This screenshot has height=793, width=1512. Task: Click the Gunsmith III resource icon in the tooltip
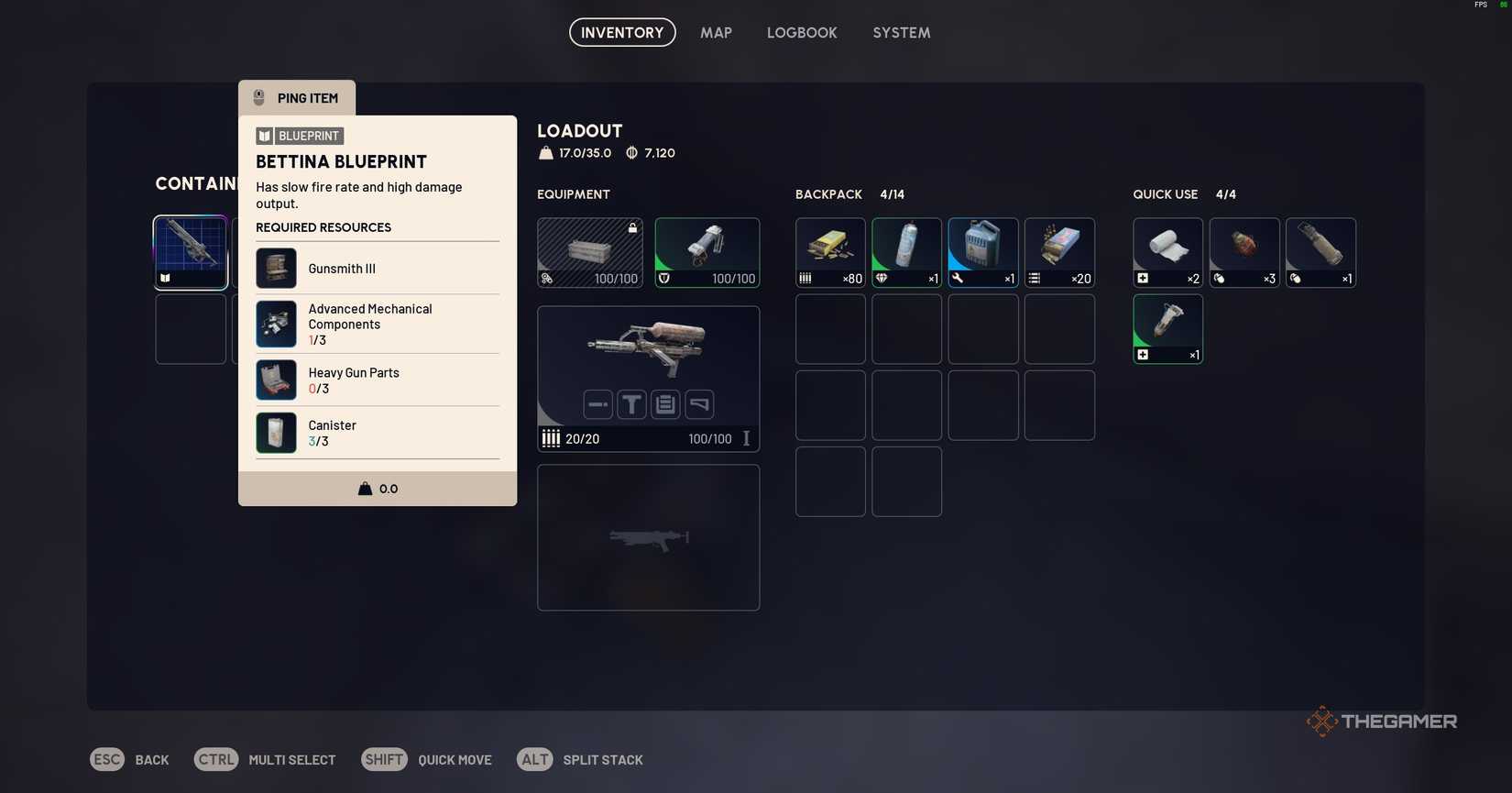coord(275,268)
